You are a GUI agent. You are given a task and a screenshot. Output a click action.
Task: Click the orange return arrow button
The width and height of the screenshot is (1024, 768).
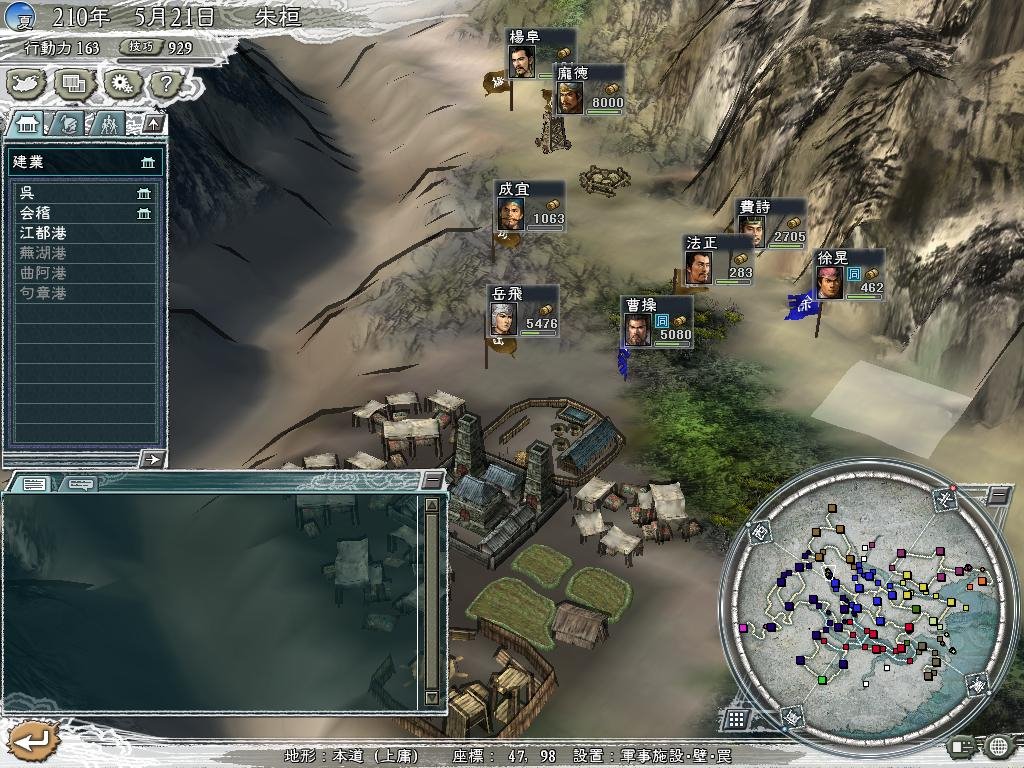tap(30, 741)
